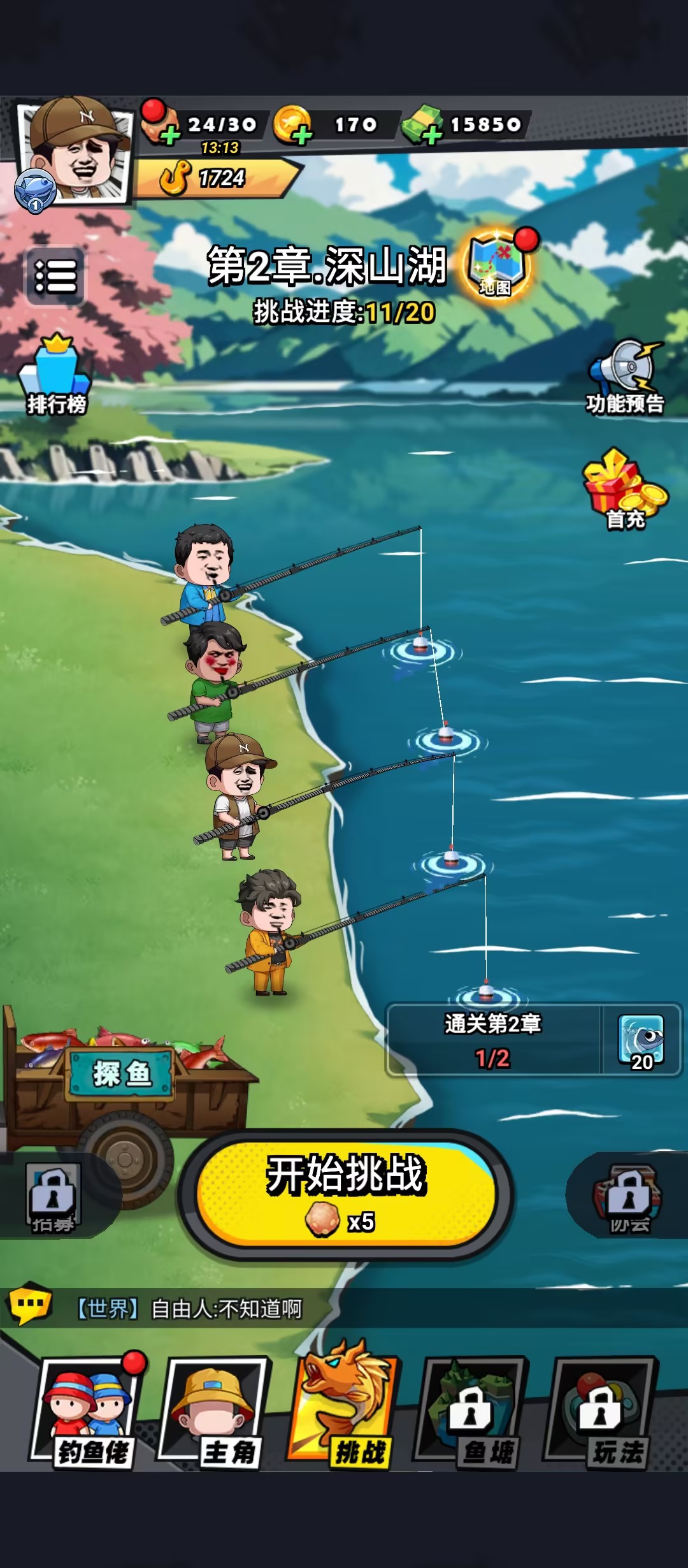
Task: Add green cash using the plus
Action: coord(432,134)
